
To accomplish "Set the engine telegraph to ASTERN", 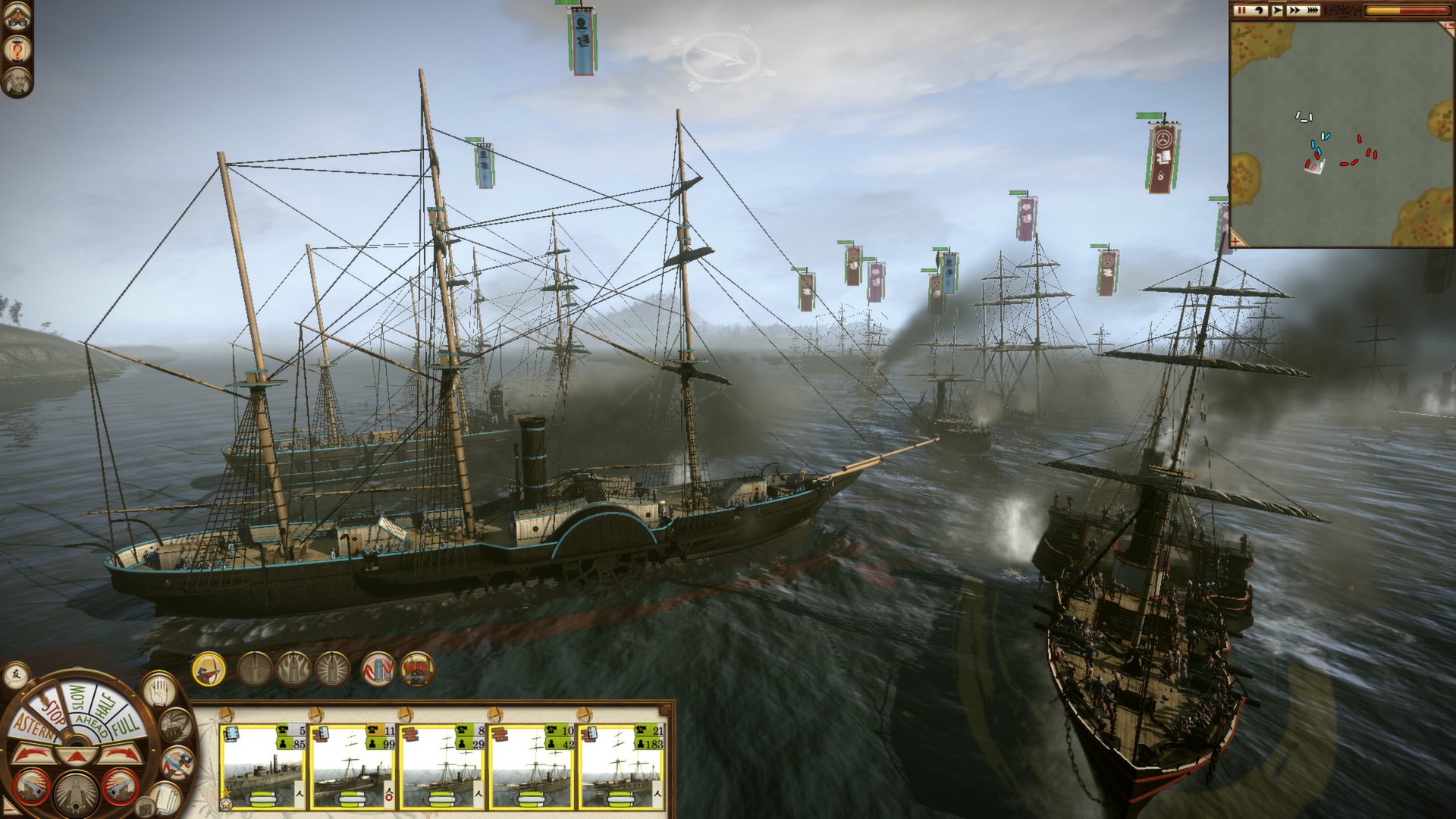I will (x=35, y=726).
